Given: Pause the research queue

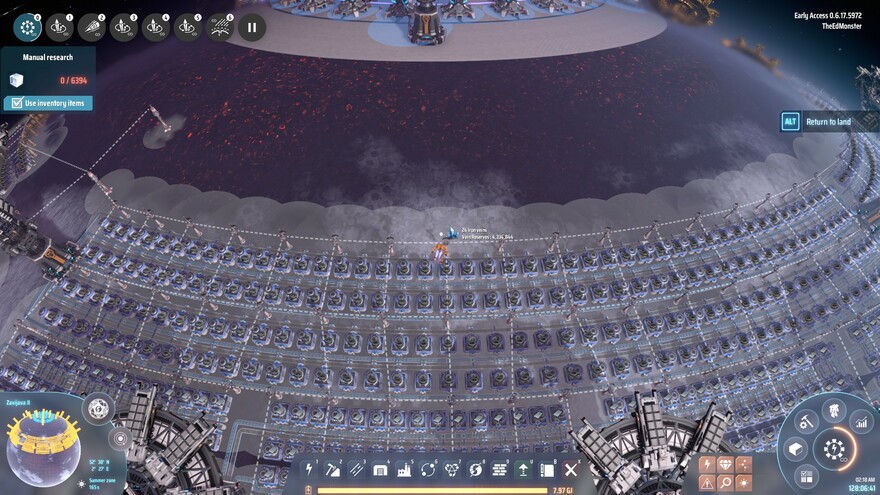Looking at the screenshot, I should (252, 28).
